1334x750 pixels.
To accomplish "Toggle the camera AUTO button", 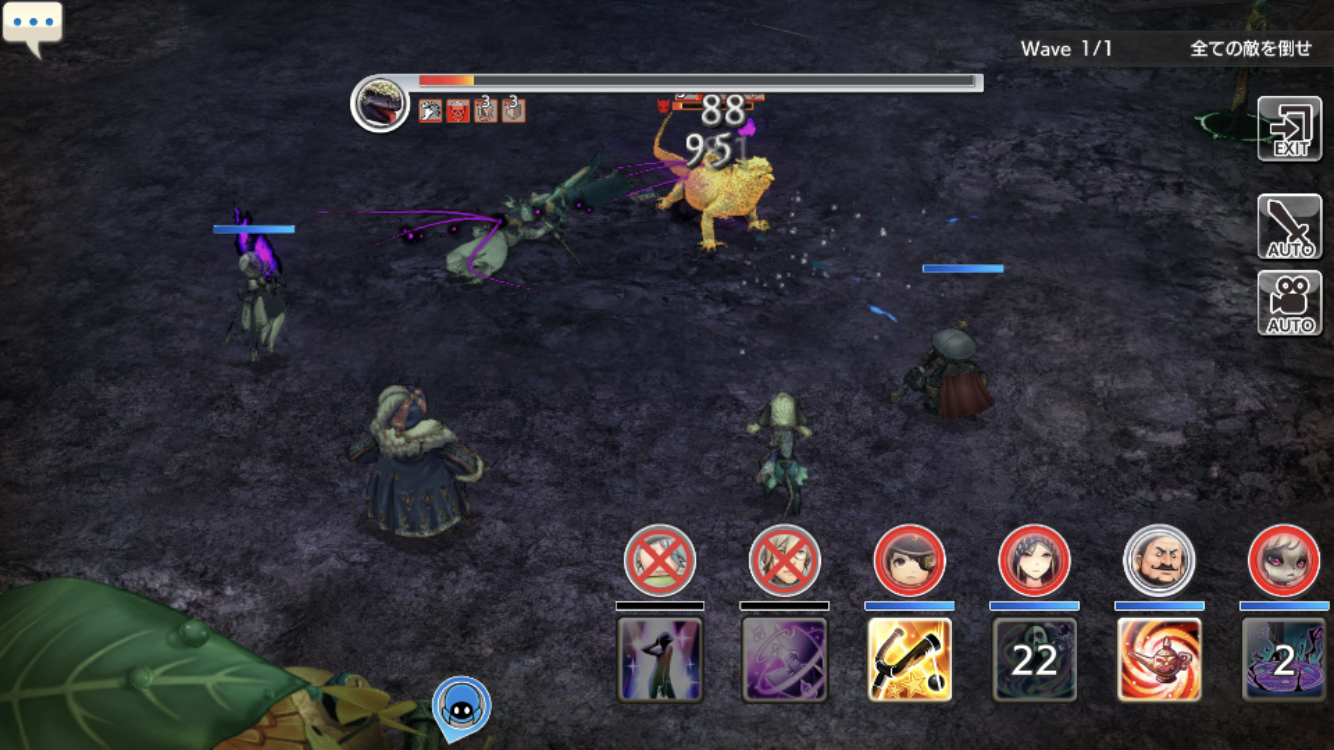I will pos(1290,303).
